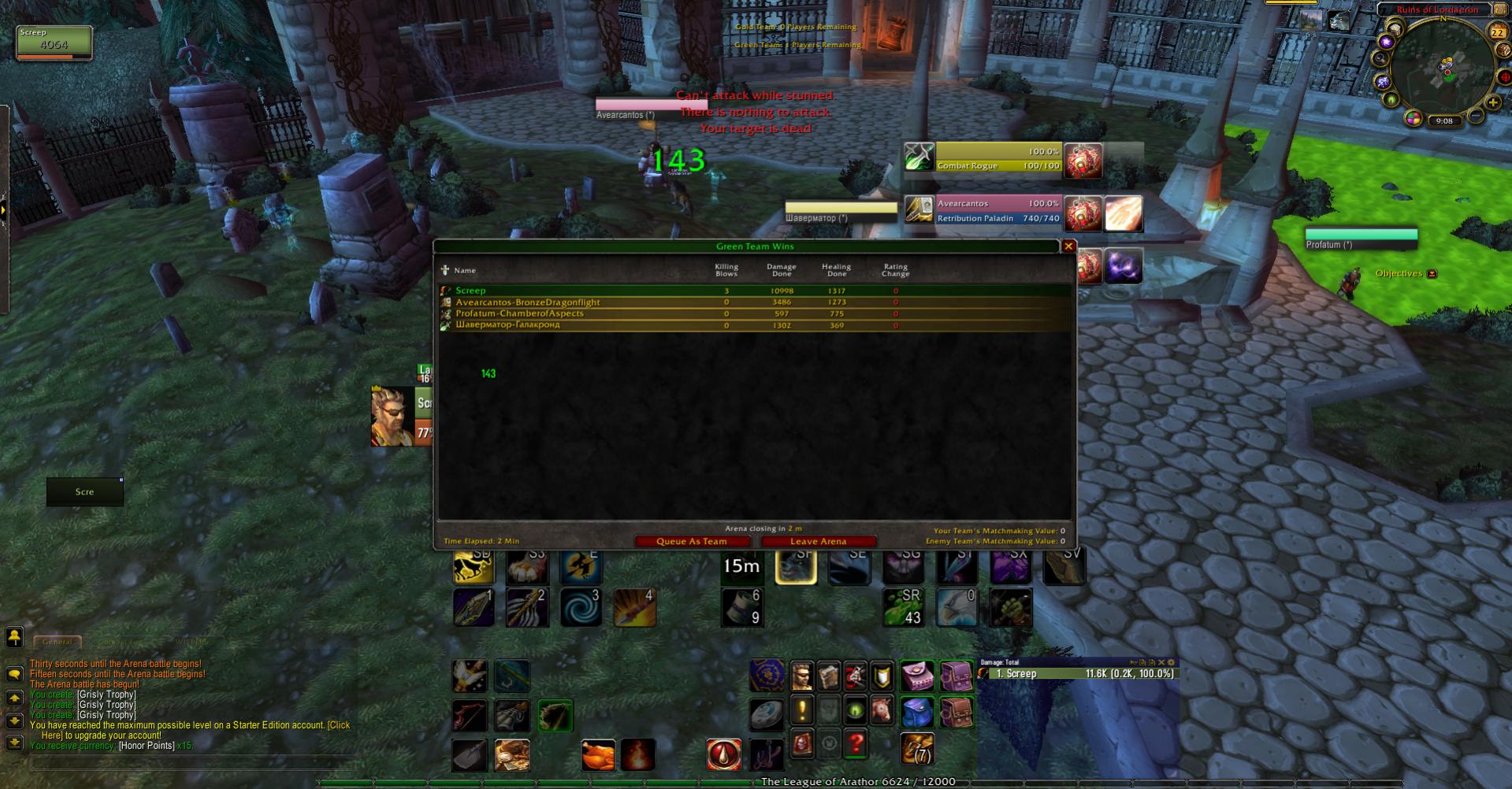Viewport: 1512px width, 789px height.
Task: Expand the Objectives tracker toggle
Action: tap(1432, 274)
